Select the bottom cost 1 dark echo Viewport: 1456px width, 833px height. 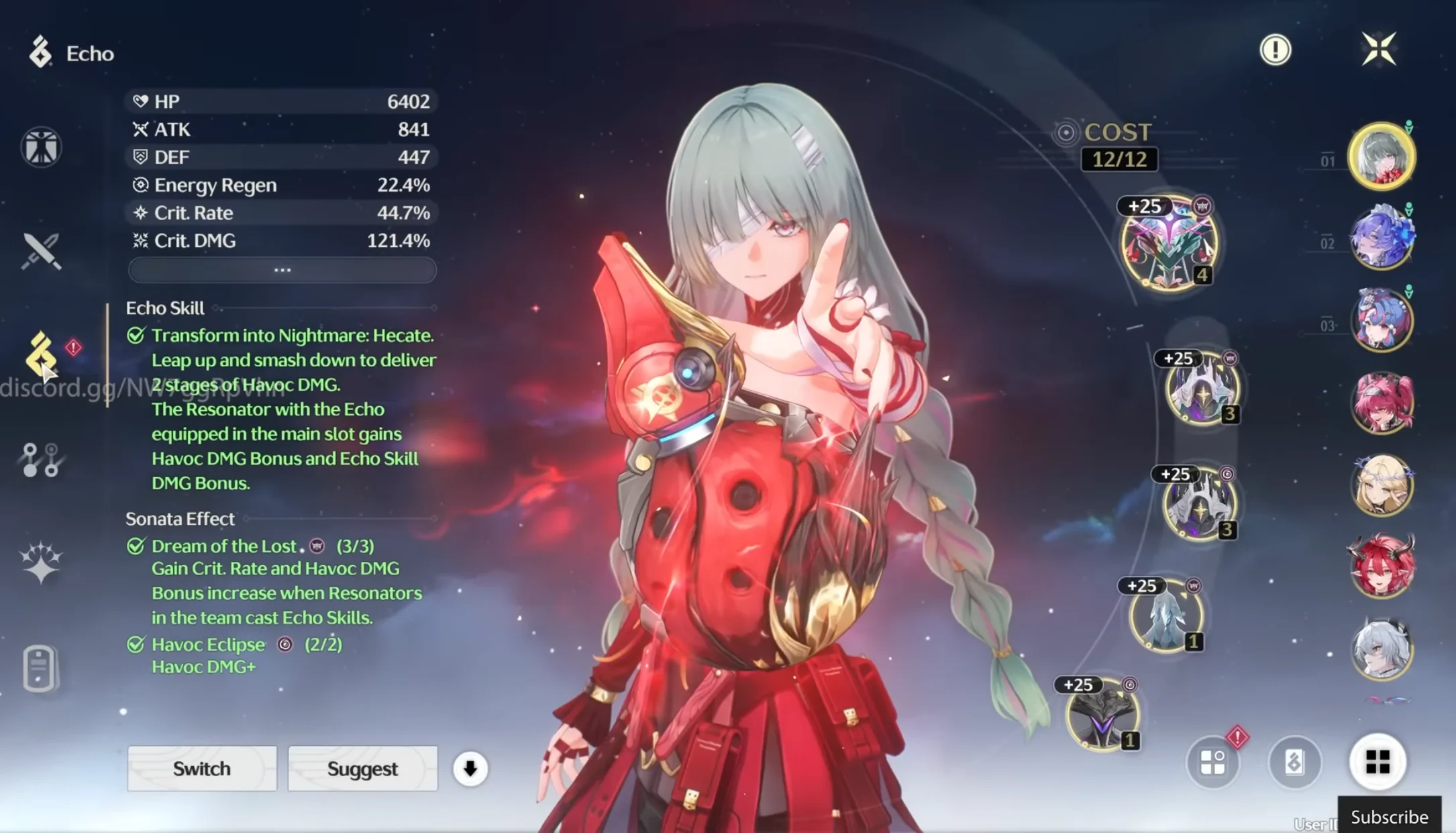click(x=1102, y=715)
